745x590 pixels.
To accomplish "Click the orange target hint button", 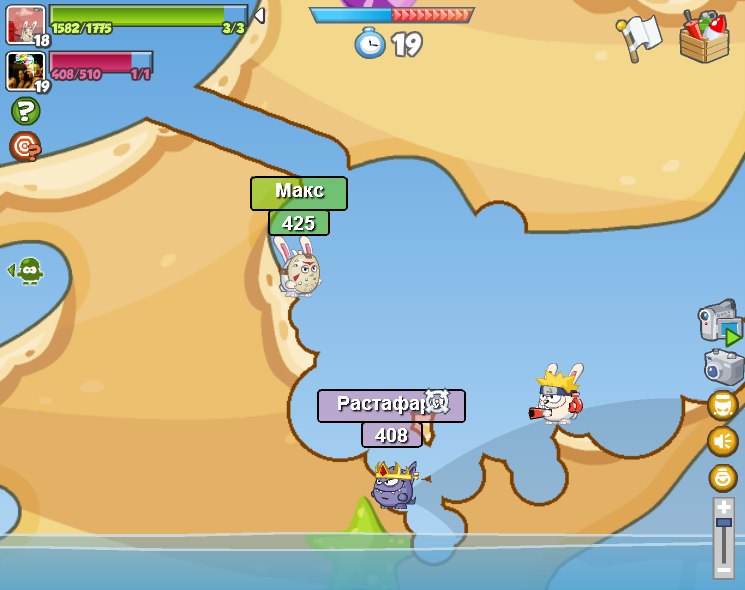I will (25, 147).
